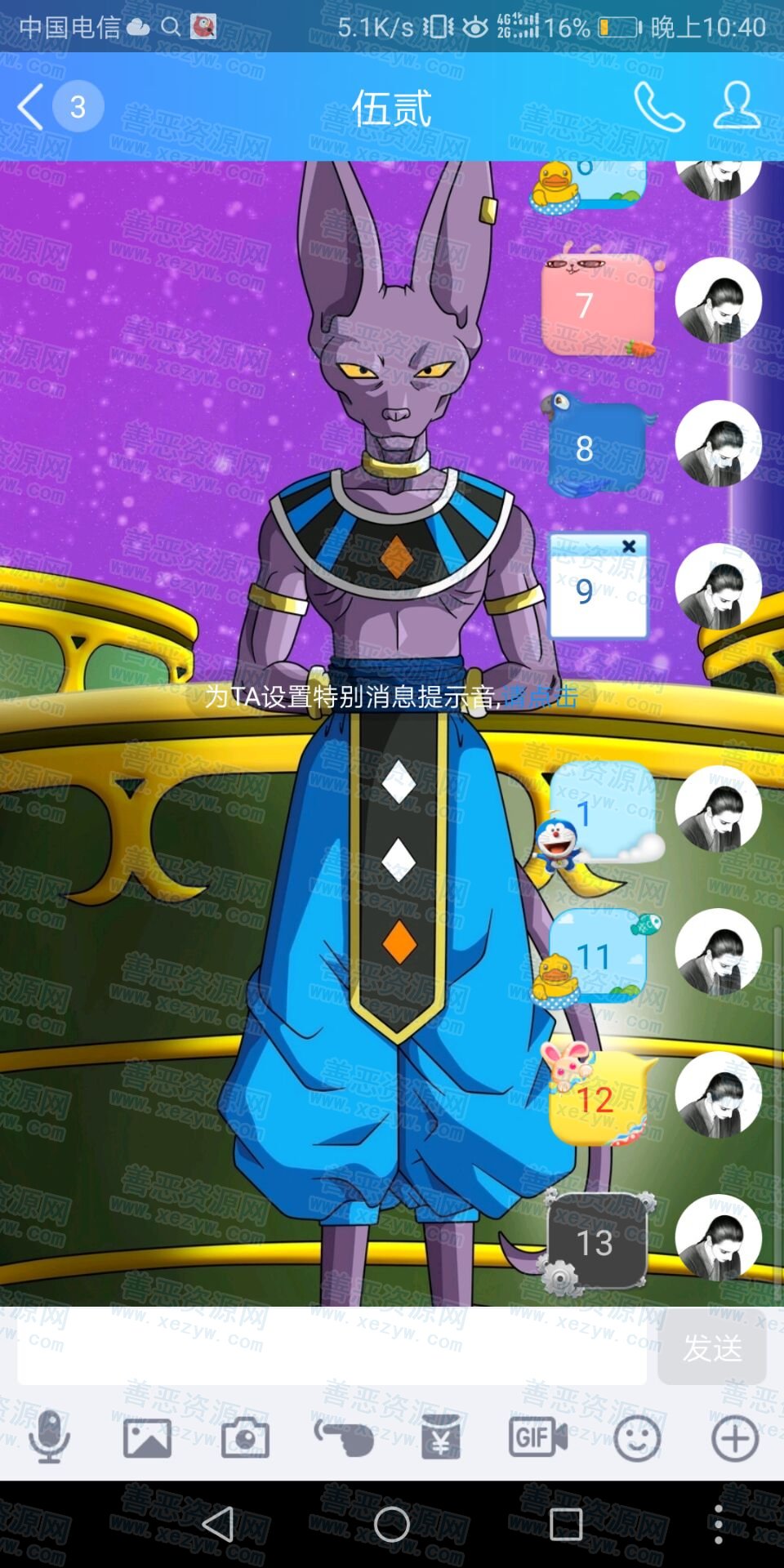The width and height of the screenshot is (784, 1568).
Task: Click the 发送 send button
Action: 712,1347
